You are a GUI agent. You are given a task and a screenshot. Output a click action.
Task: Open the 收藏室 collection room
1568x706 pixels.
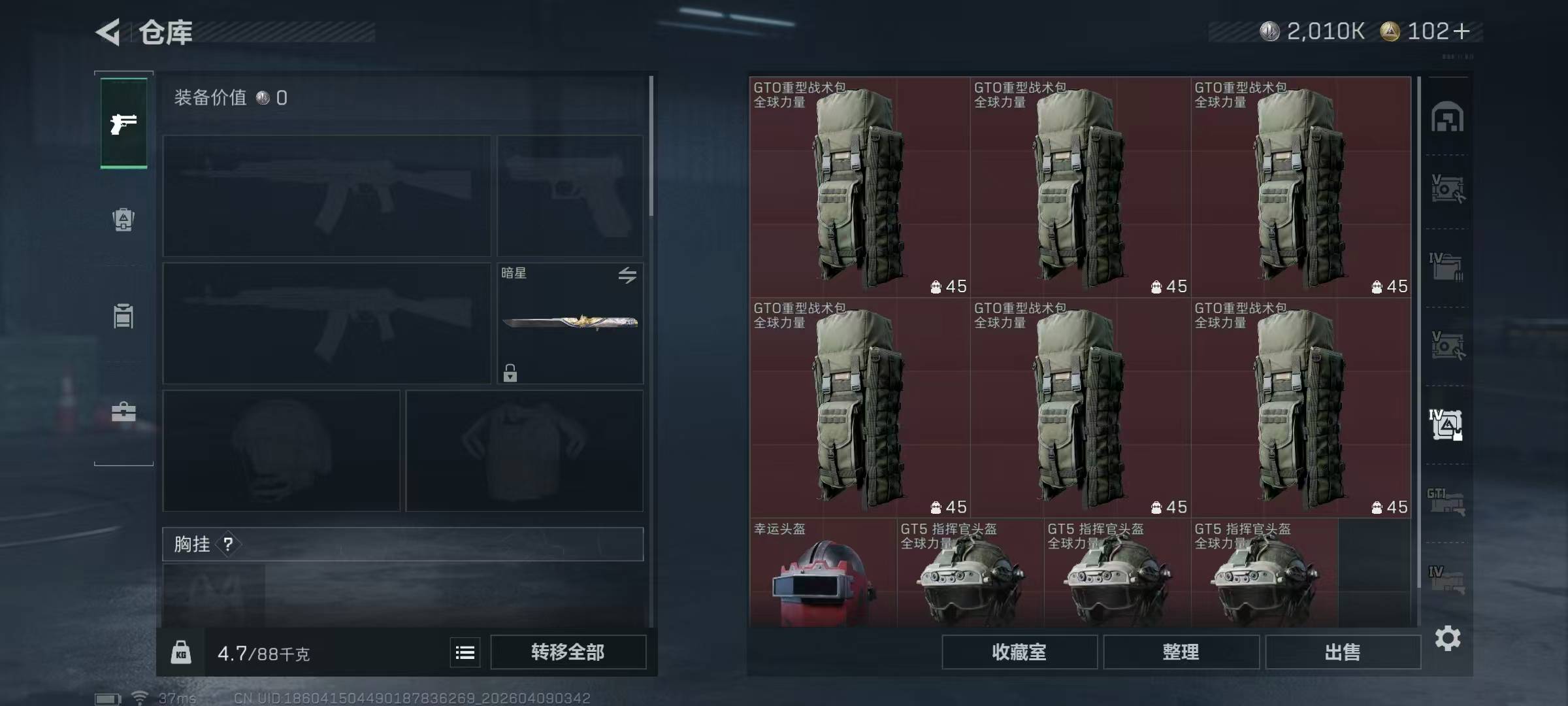tap(1019, 652)
